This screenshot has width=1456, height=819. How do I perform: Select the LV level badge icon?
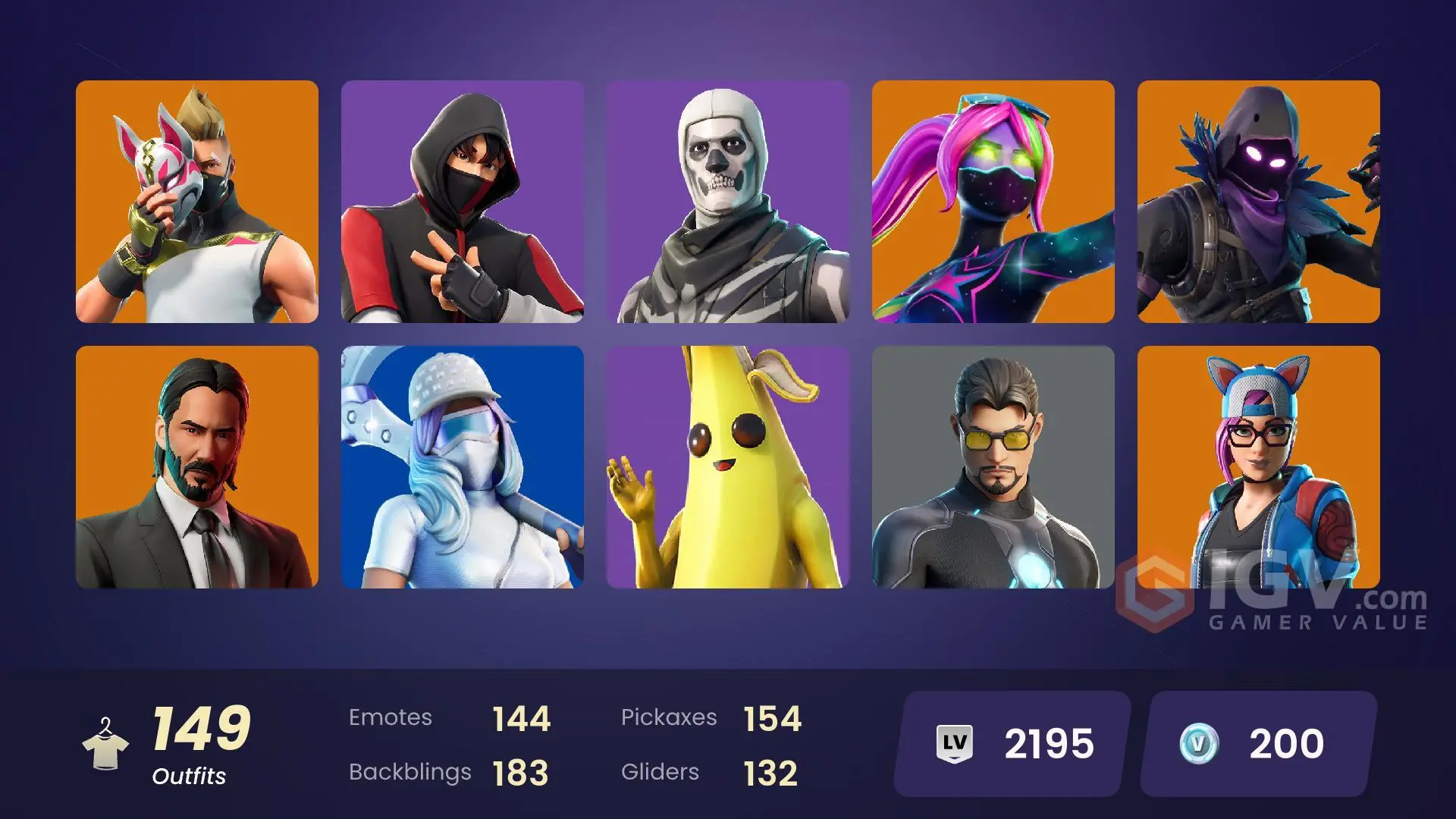point(957,743)
